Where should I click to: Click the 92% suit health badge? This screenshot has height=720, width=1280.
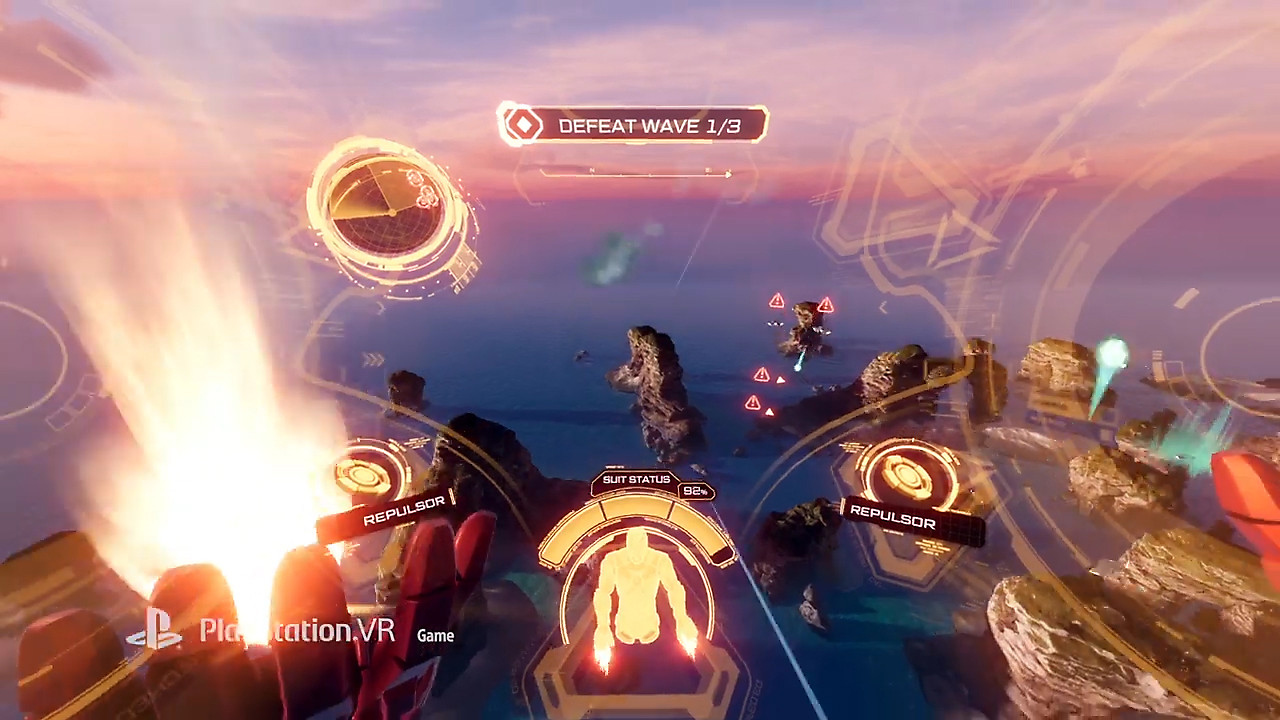tap(696, 491)
